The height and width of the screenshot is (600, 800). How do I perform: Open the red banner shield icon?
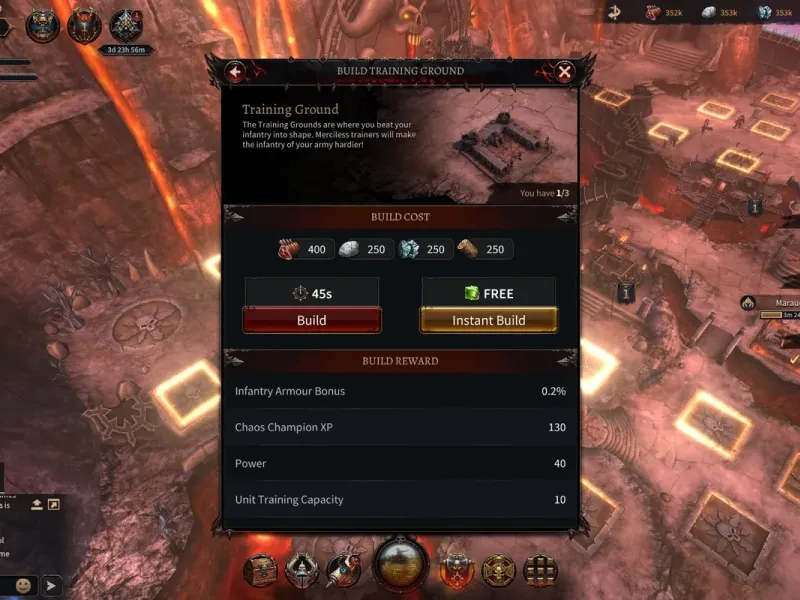(x=457, y=570)
